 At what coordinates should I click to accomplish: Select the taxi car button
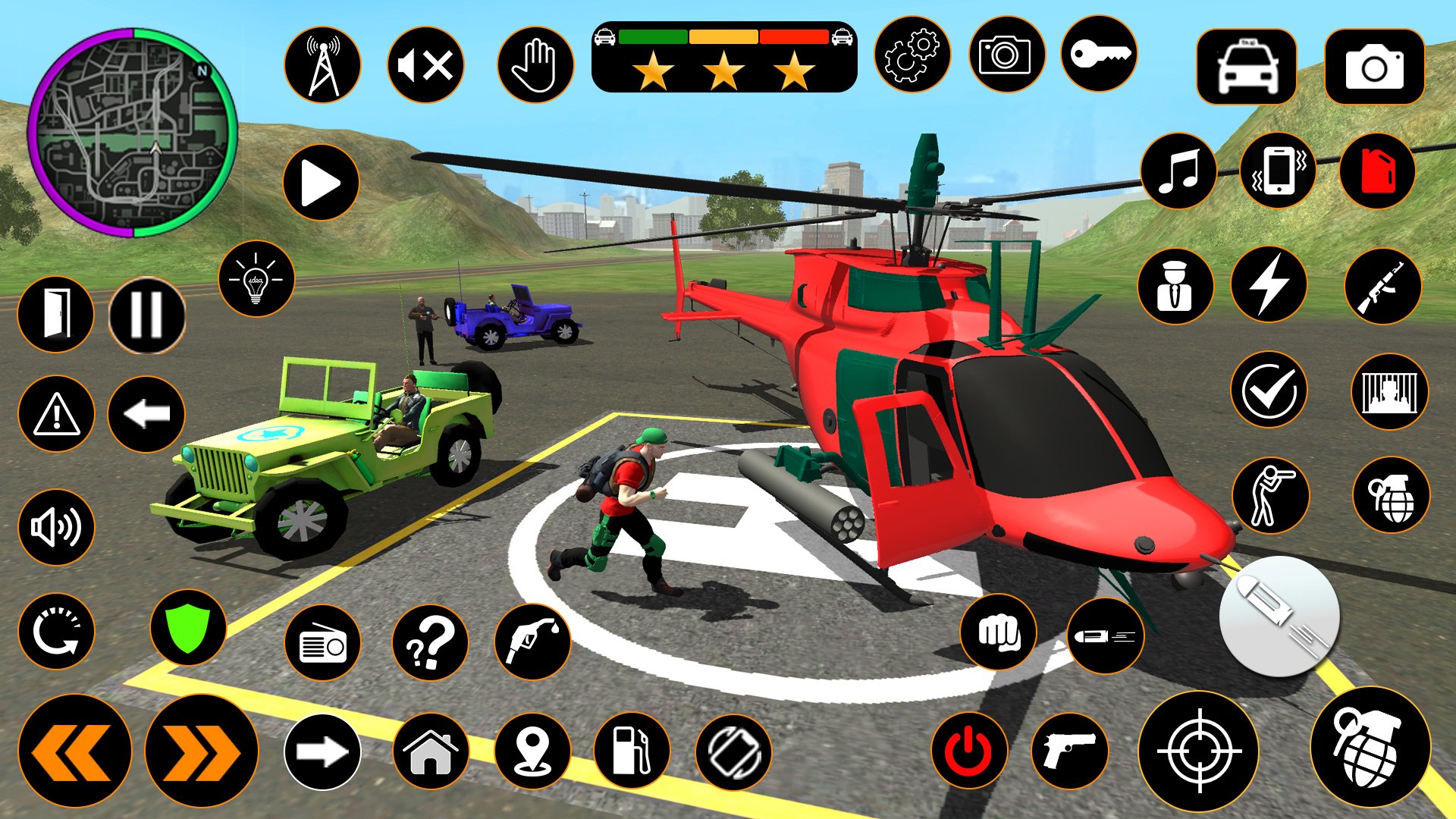click(1247, 67)
